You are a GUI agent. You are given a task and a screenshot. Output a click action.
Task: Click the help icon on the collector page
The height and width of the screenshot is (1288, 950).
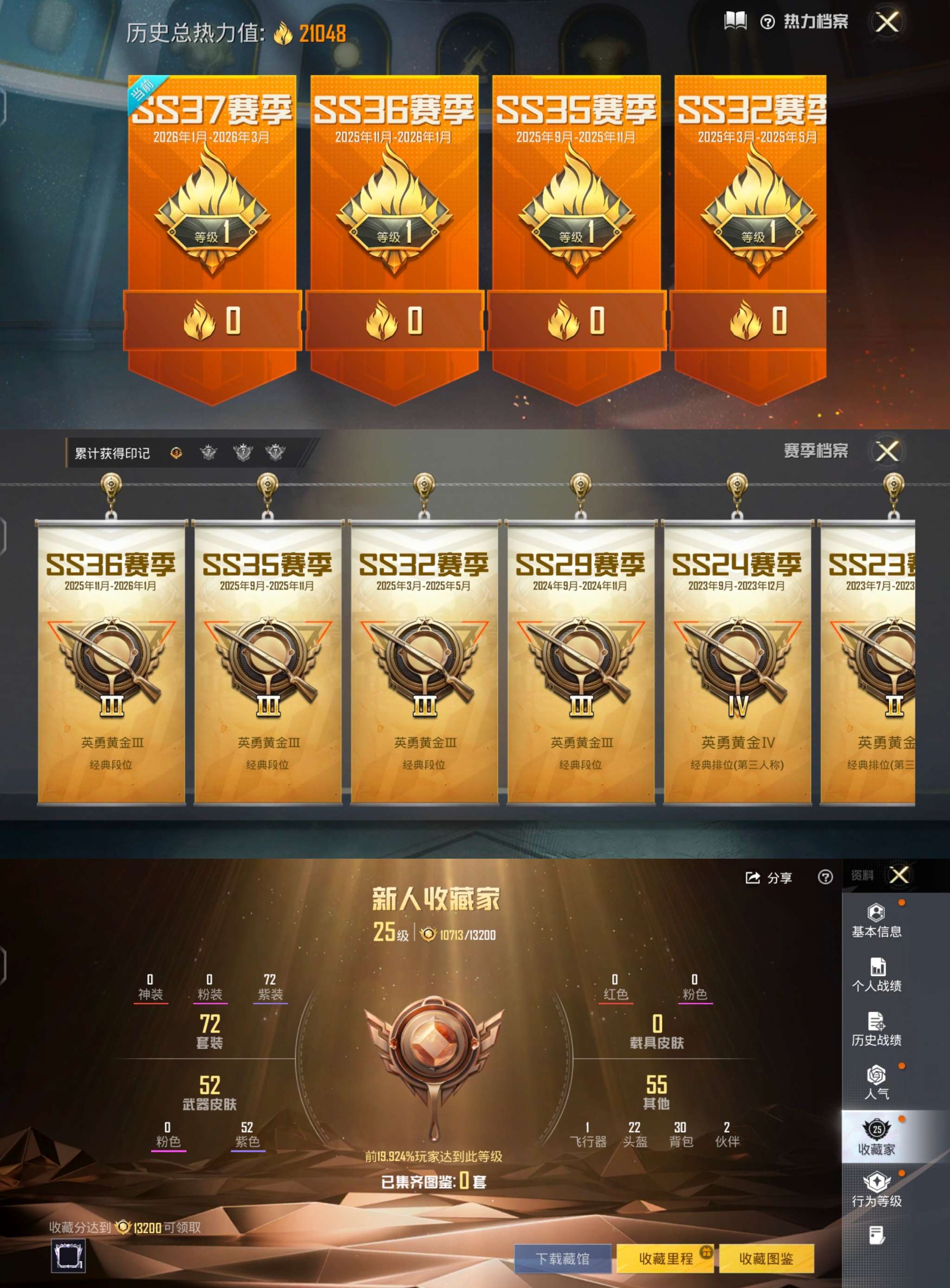[x=826, y=878]
